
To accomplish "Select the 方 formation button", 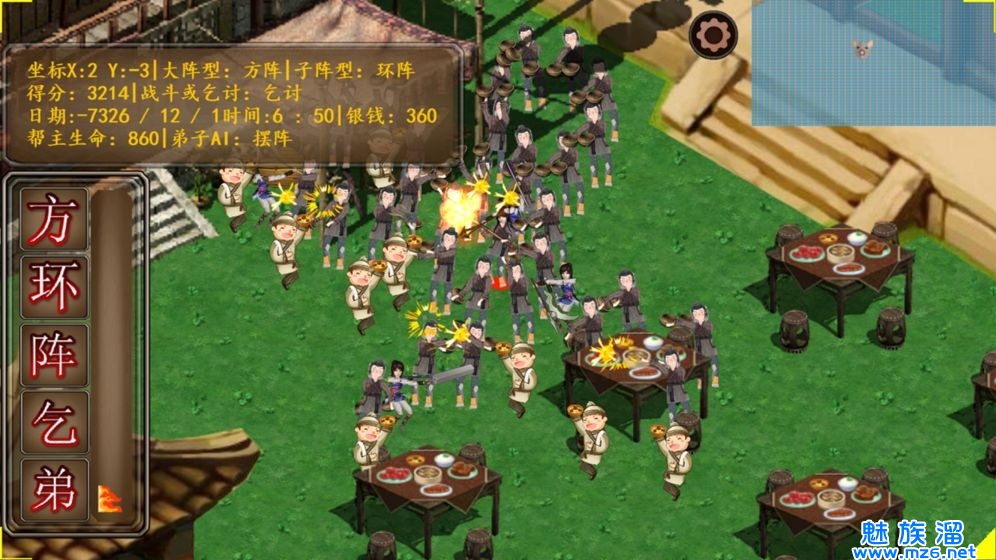I will coord(54,217).
